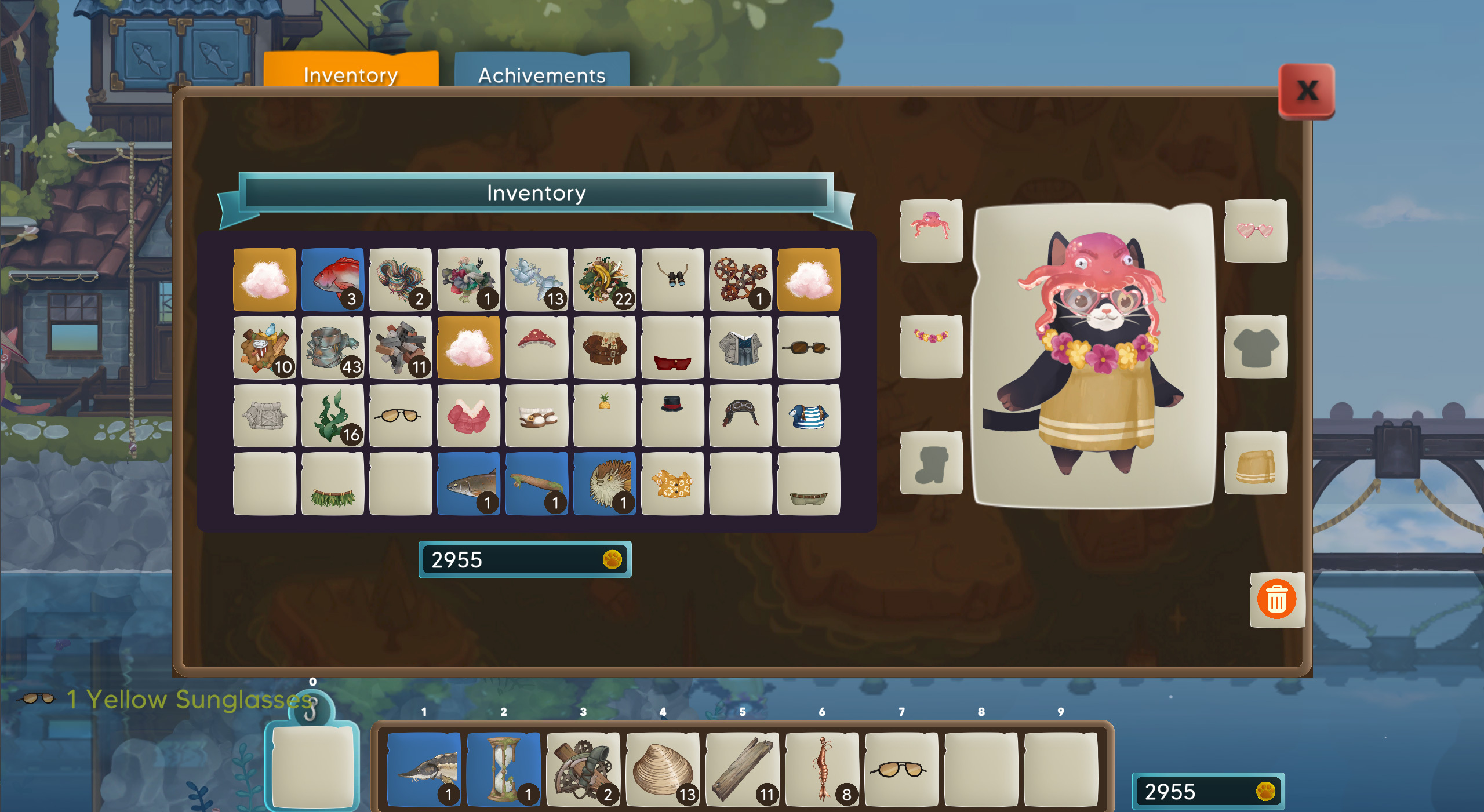
Task: Click the binoculars item in inventory
Action: click(672, 280)
